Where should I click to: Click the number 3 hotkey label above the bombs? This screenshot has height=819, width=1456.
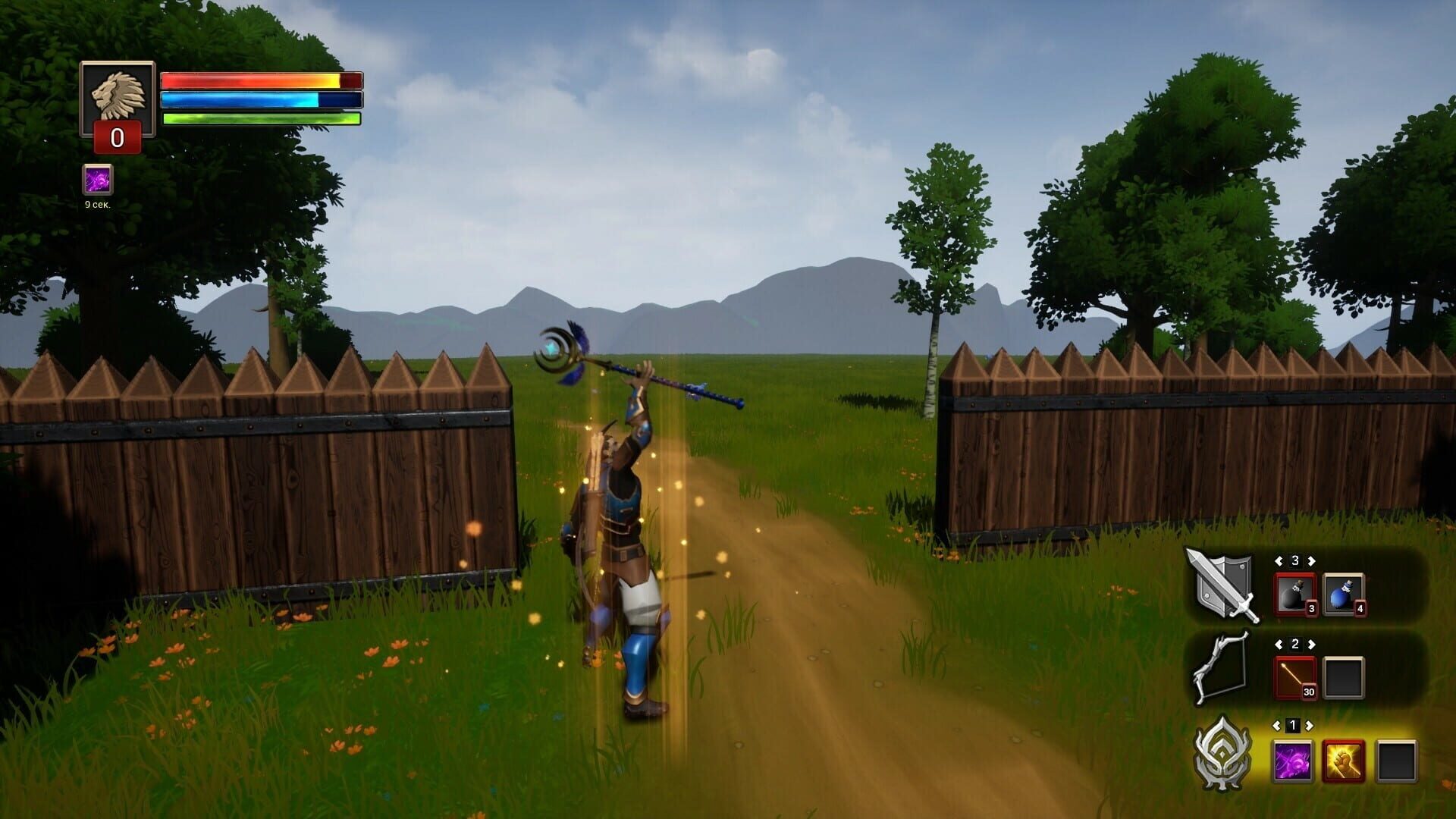pyautogui.click(x=1296, y=560)
